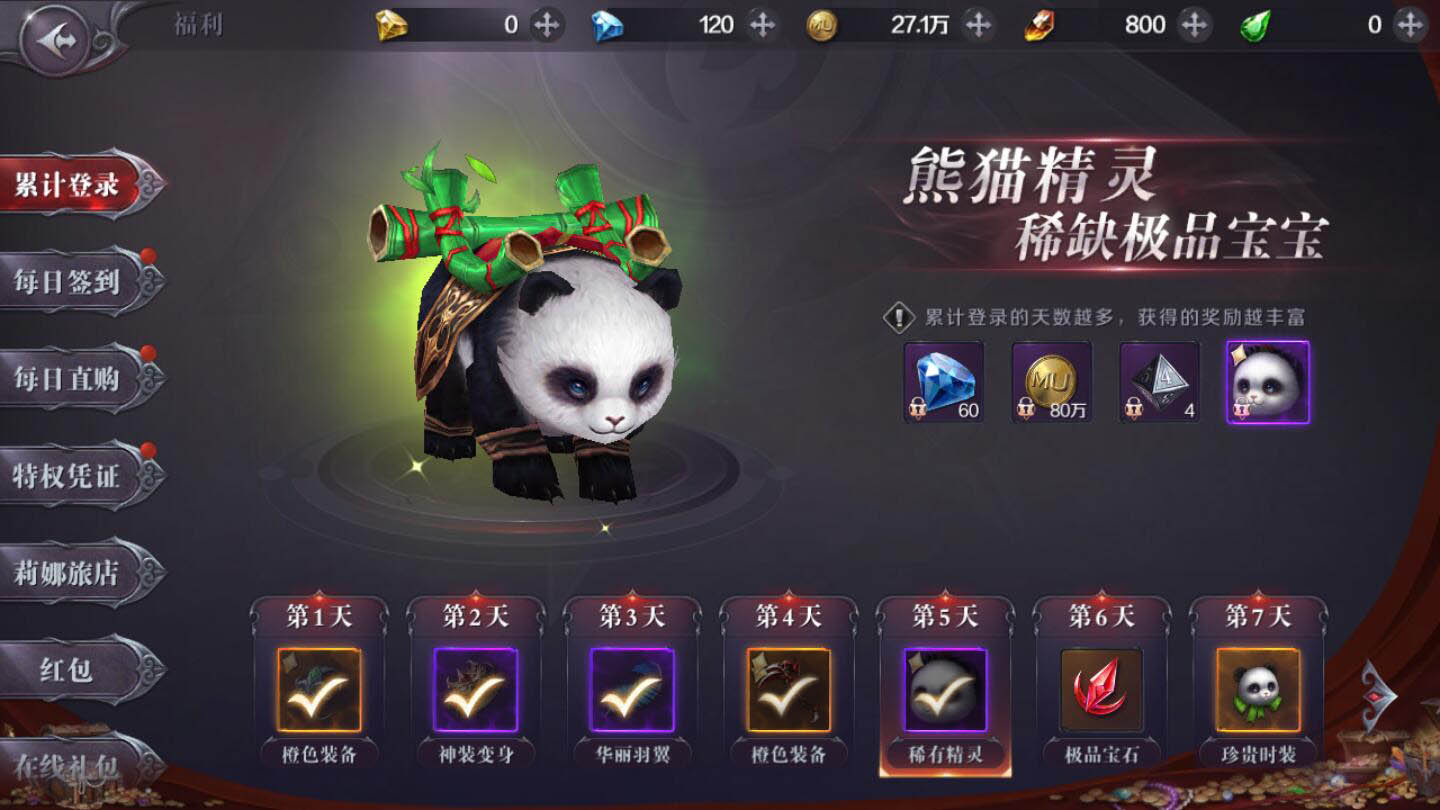Open the 每日签到 tab

(70, 282)
